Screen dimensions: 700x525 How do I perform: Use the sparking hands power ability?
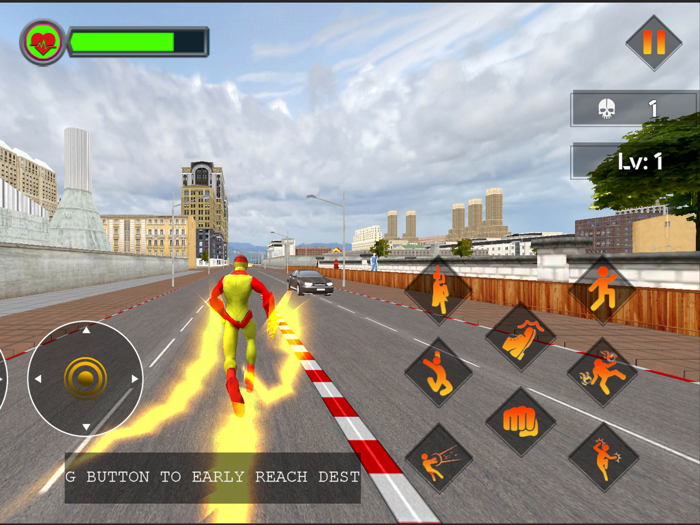click(602, 457)
